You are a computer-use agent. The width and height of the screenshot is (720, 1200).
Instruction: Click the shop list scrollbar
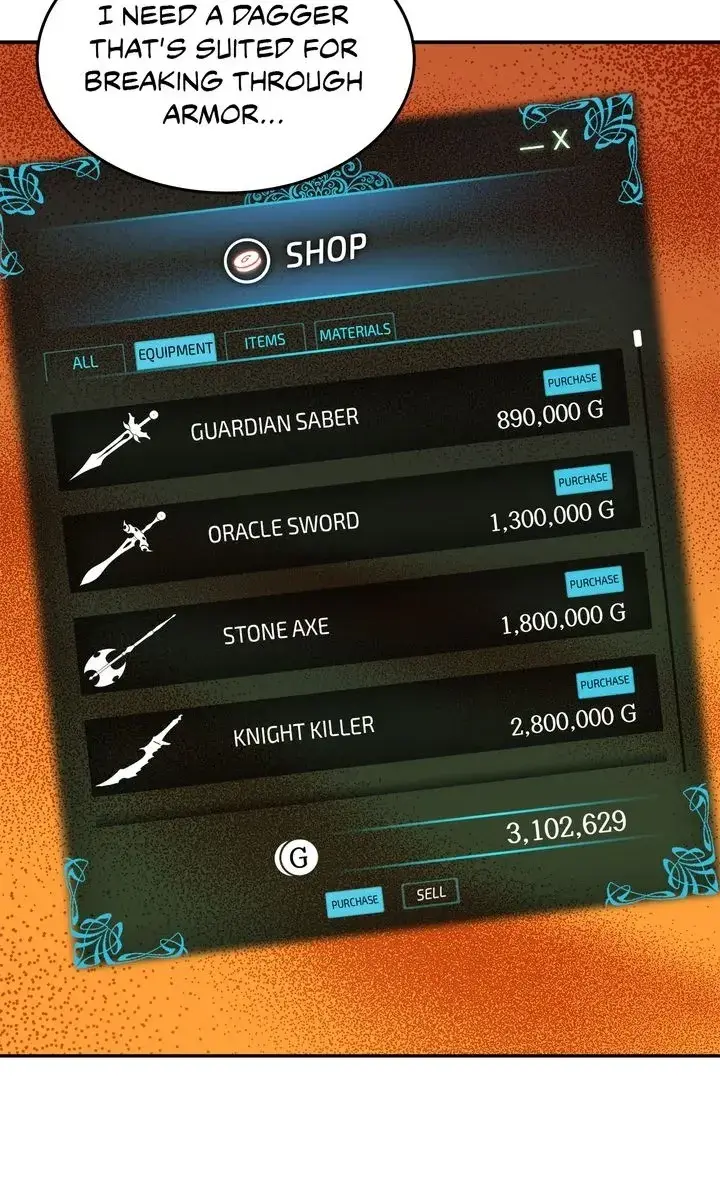638,338
